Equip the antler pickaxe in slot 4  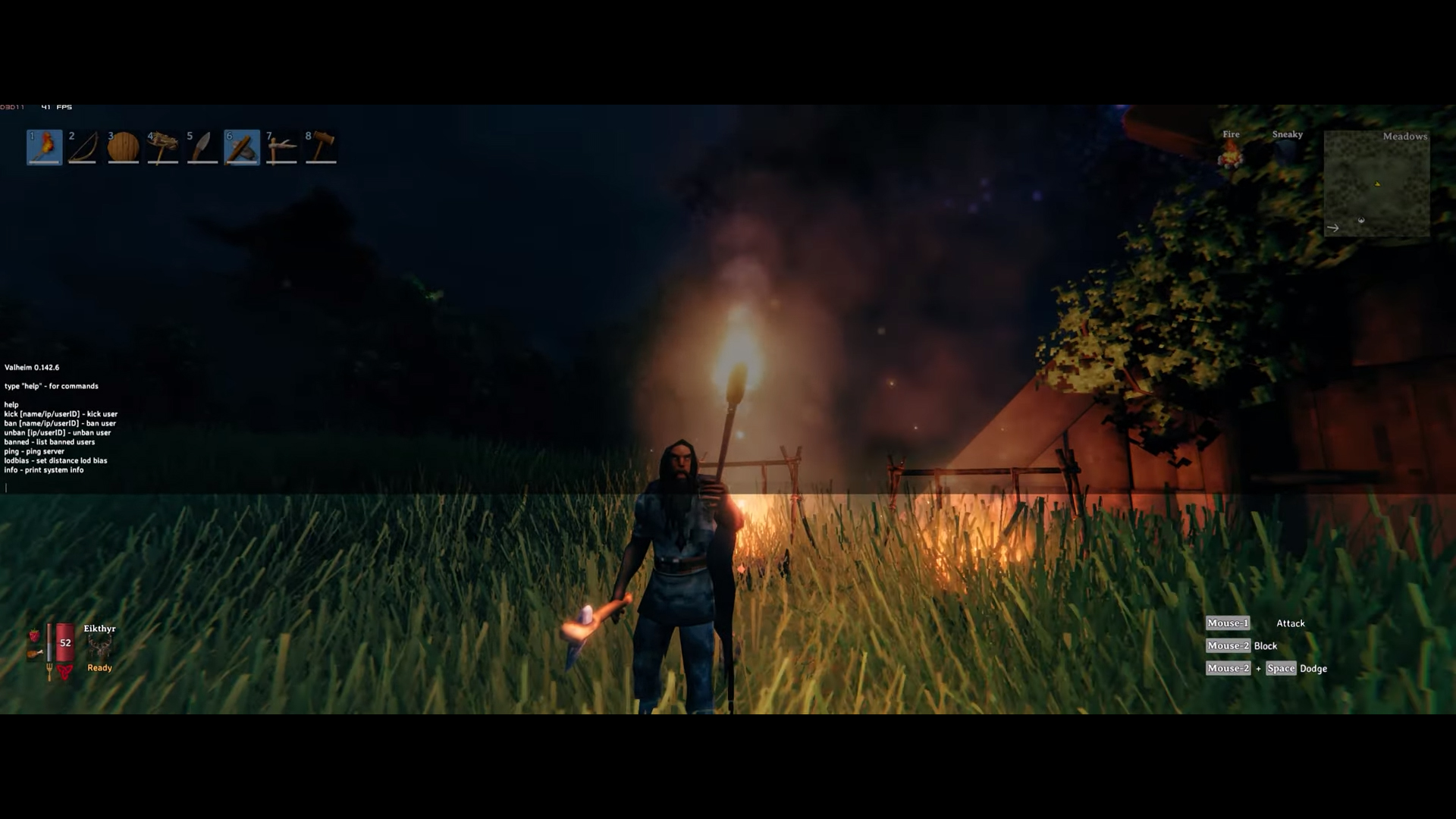point(162,147)
